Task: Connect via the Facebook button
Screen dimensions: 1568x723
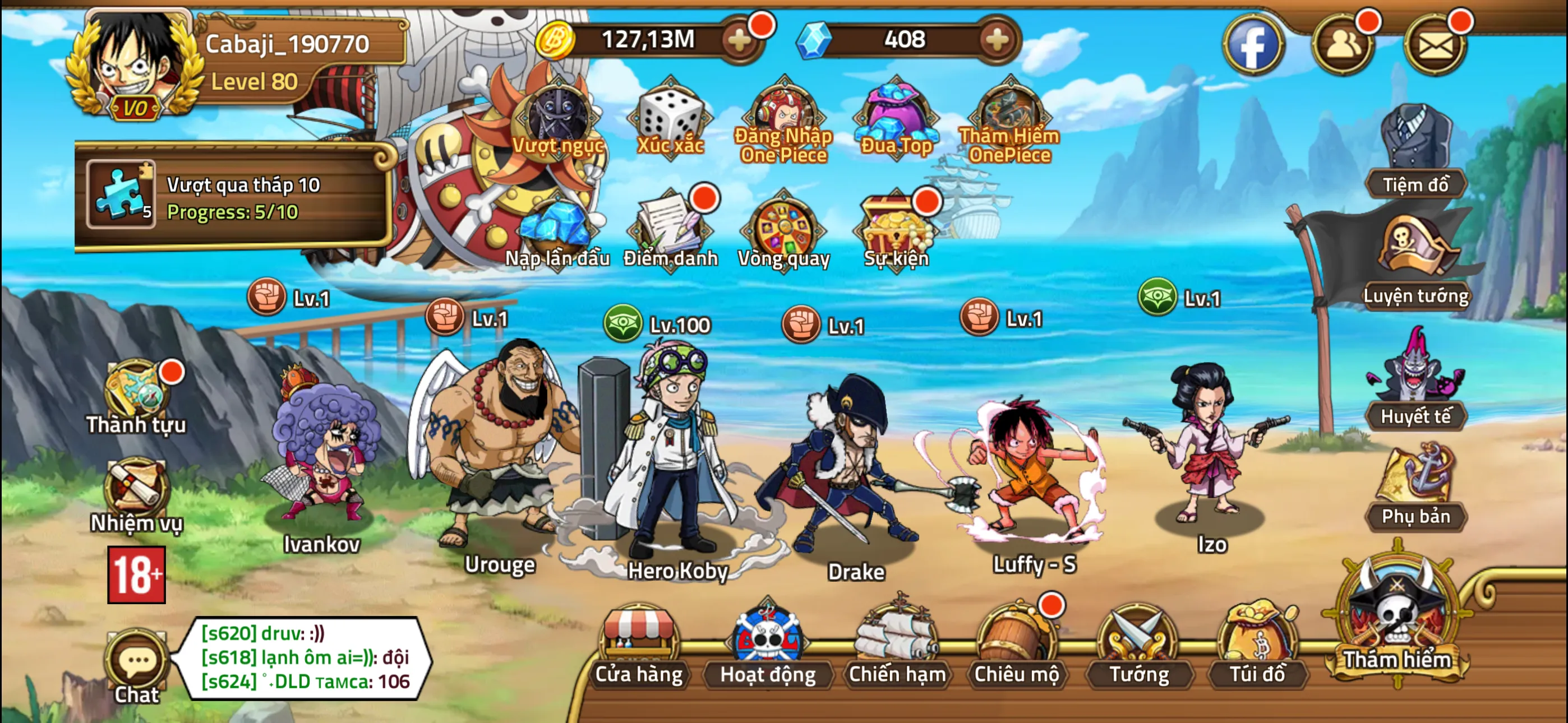Action: [x=1254, y=44]
